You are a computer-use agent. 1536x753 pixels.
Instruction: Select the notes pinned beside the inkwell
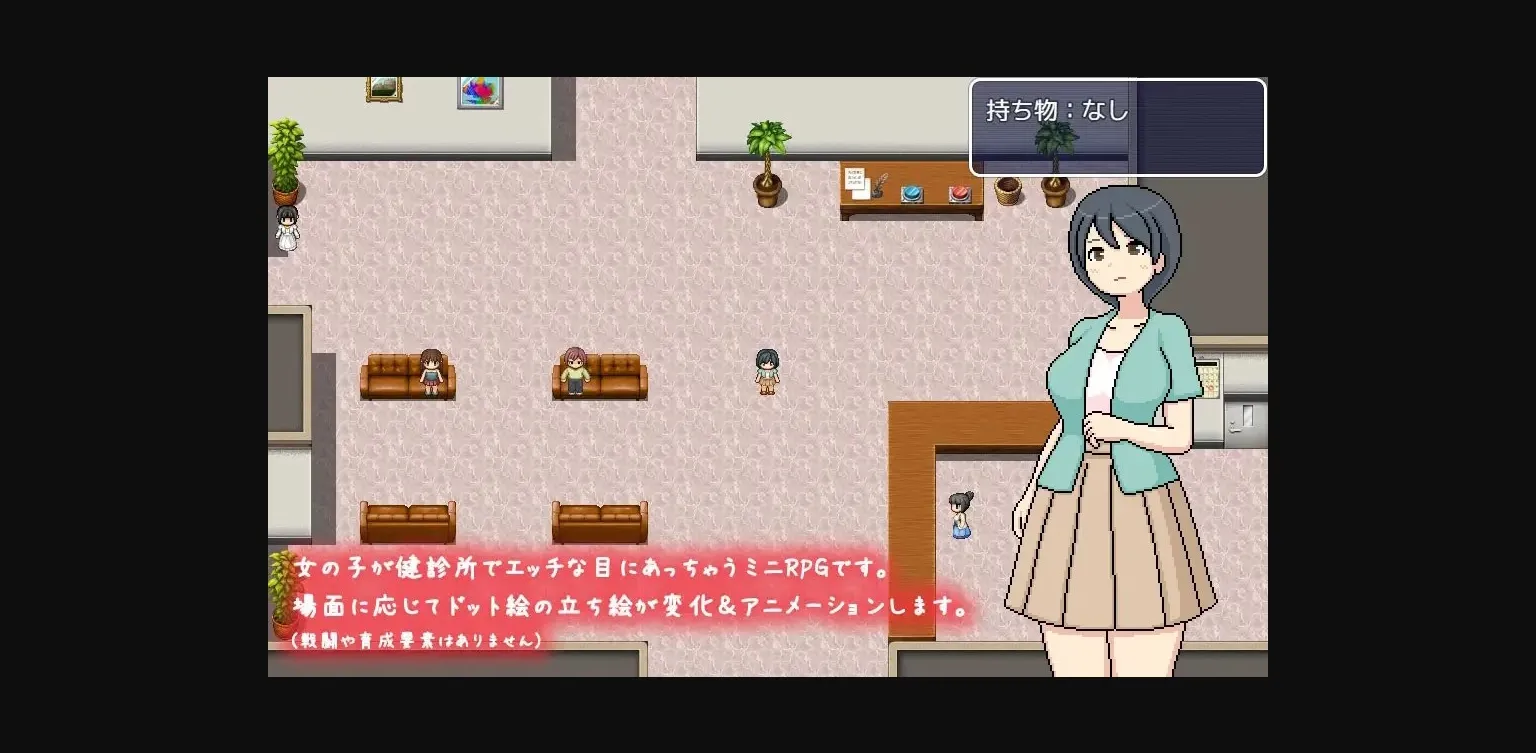point(855,180)
